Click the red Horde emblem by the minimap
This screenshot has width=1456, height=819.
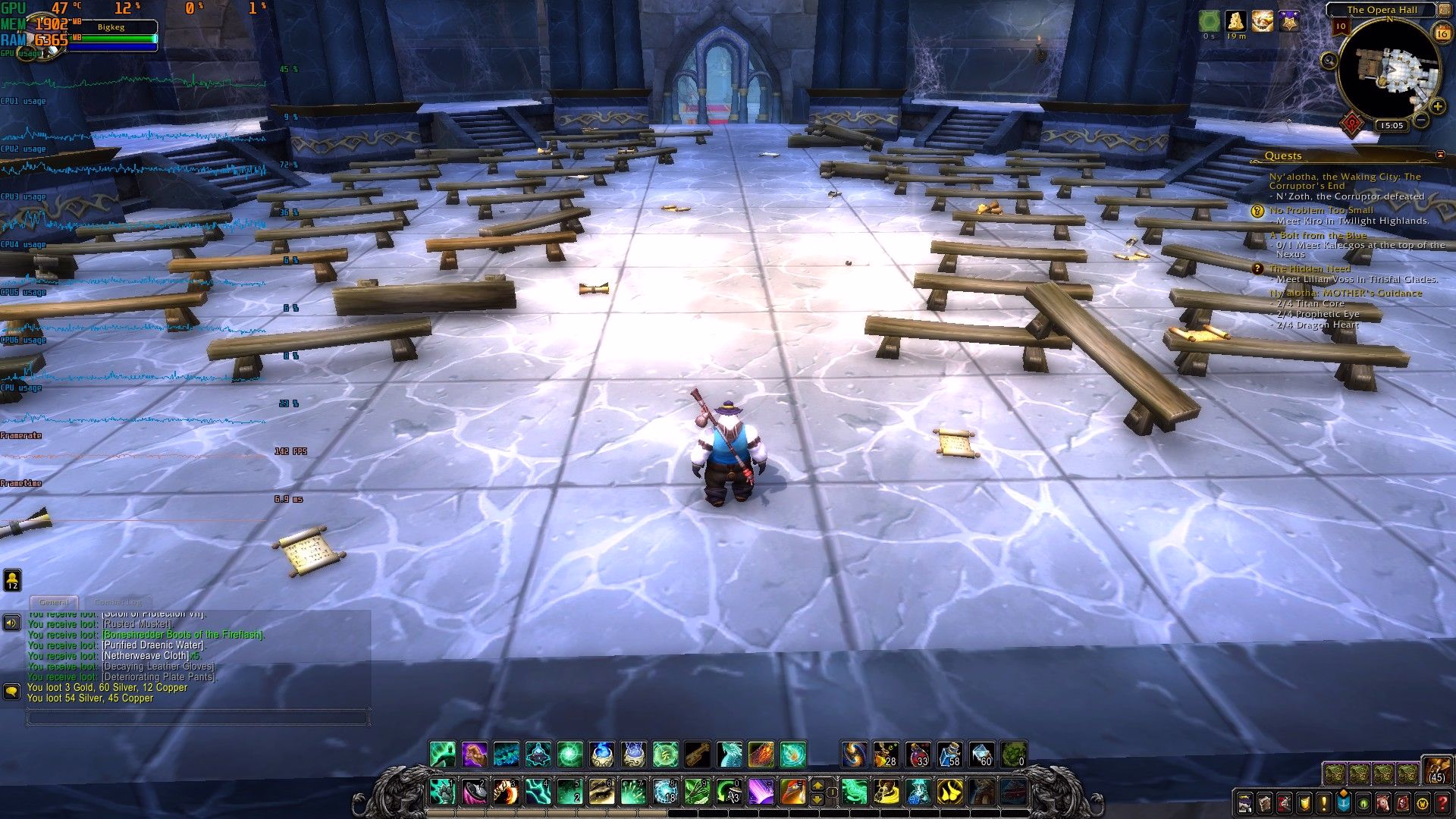pyautogui.click(x=1352, y=124)
